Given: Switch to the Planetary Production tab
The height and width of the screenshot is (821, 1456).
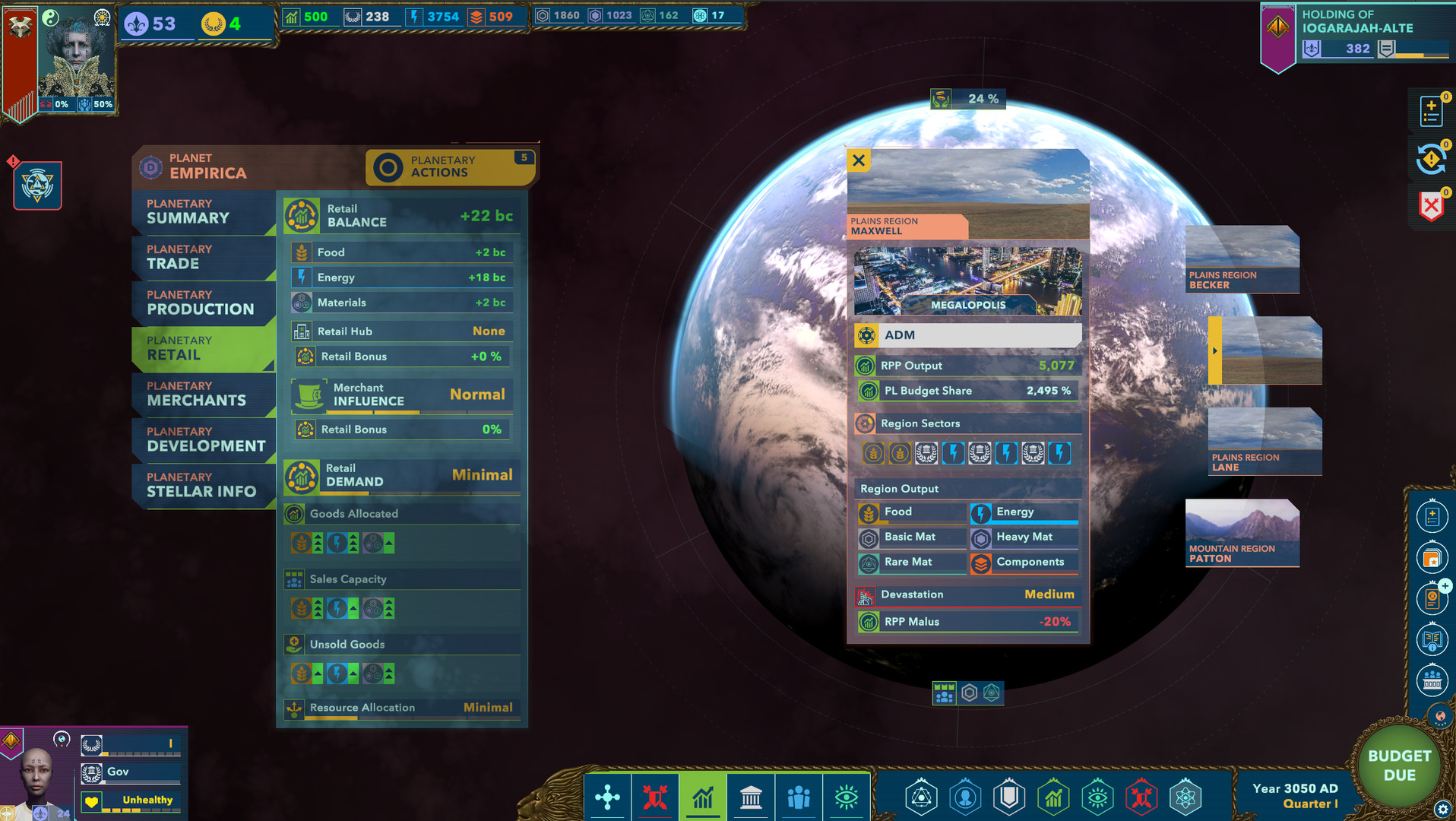Looking at the screenshot, I should pyautogui.click(x=203, y=303).
